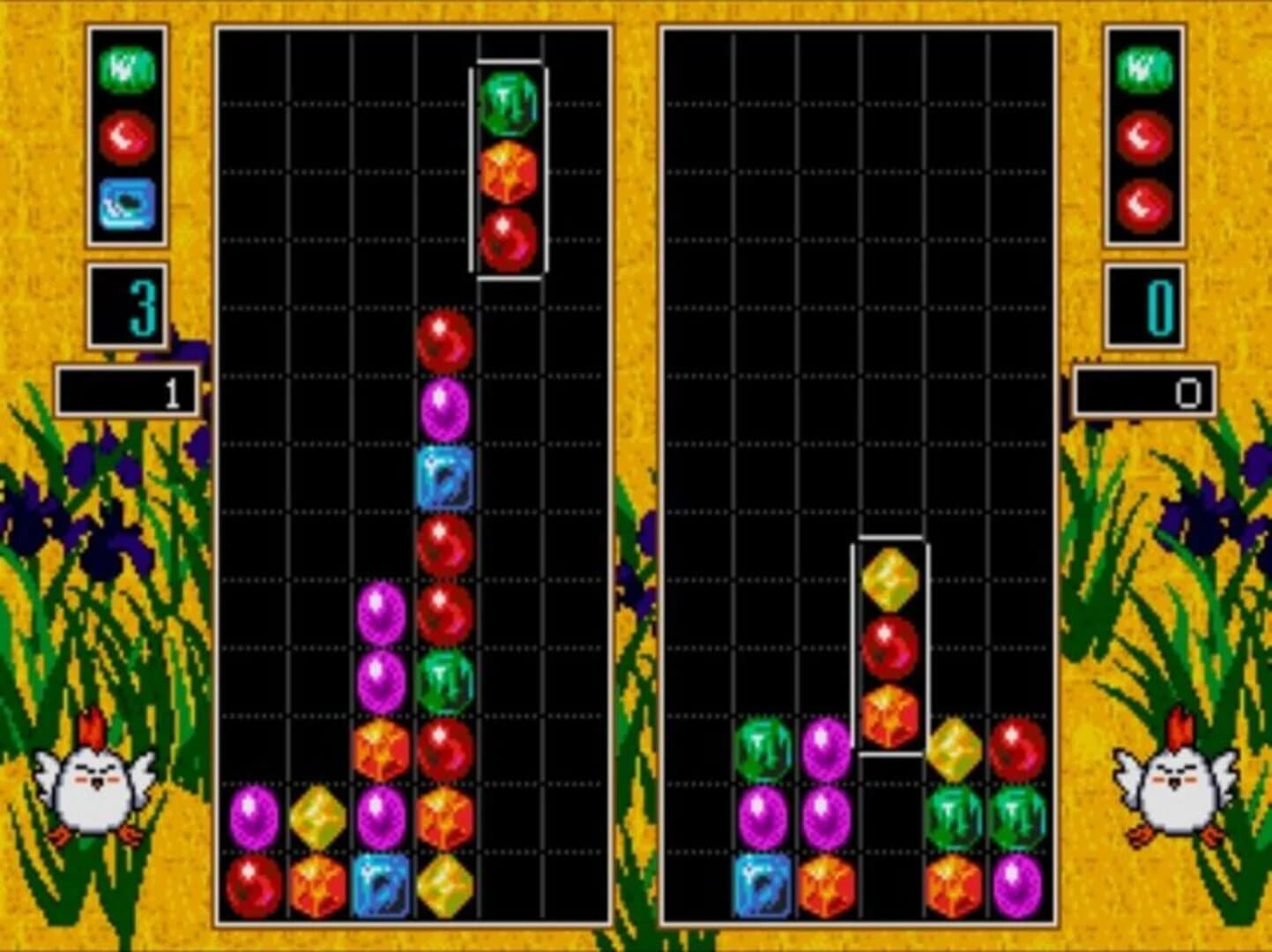1272x952 pixels.
Task: Click the blue gem in the left playfield stack
Action: coord(446,477)
